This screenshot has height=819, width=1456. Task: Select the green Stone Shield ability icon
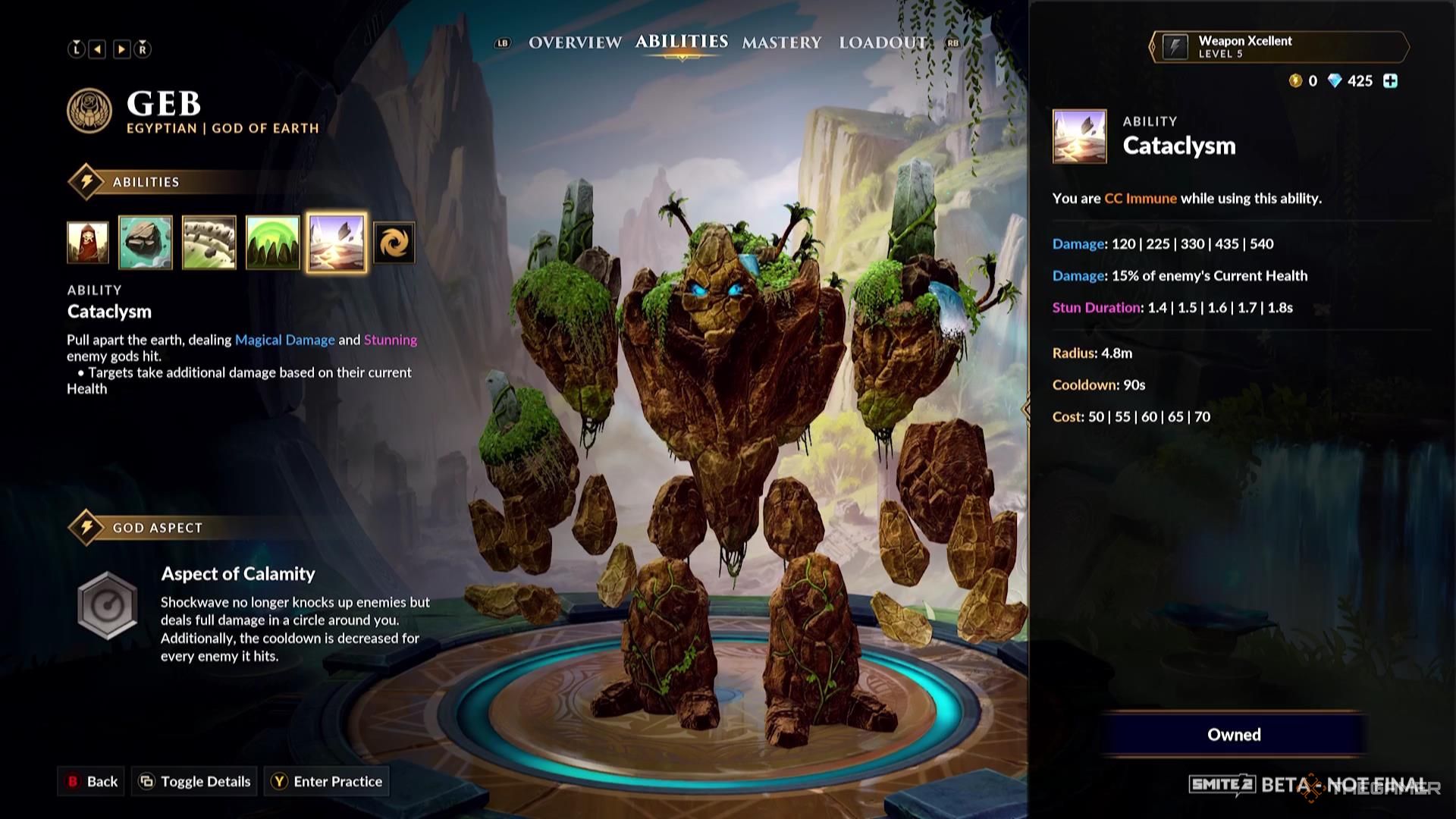coord(274,243)
